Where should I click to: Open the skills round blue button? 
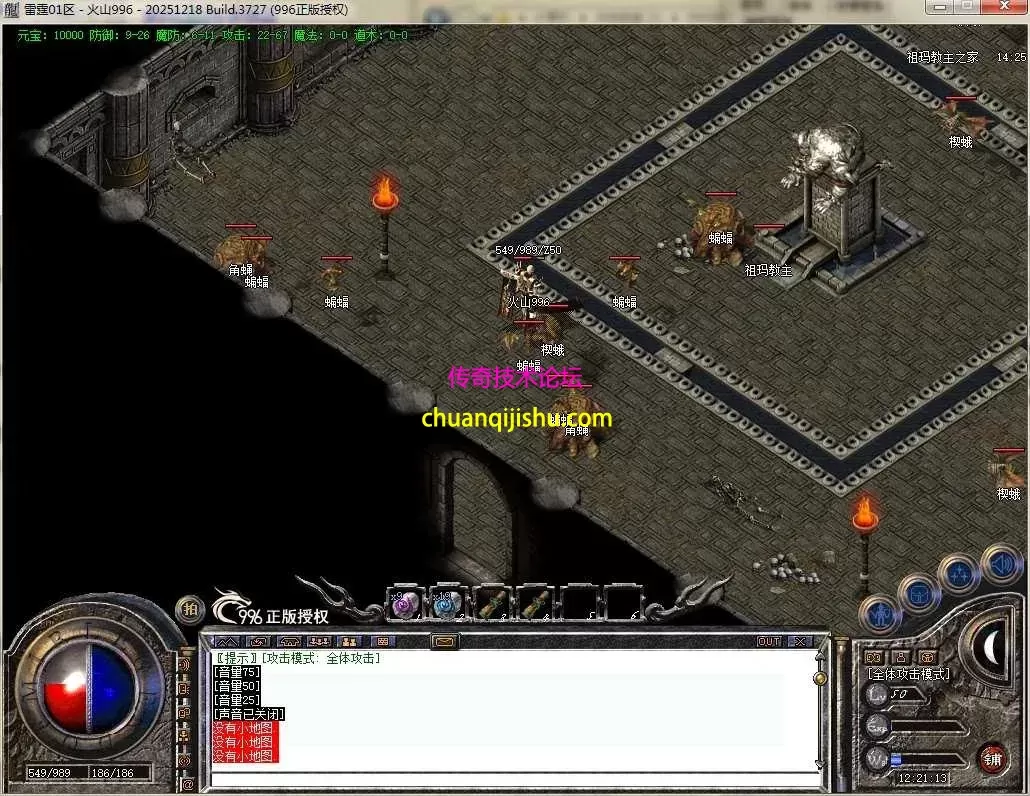(959, 575)
